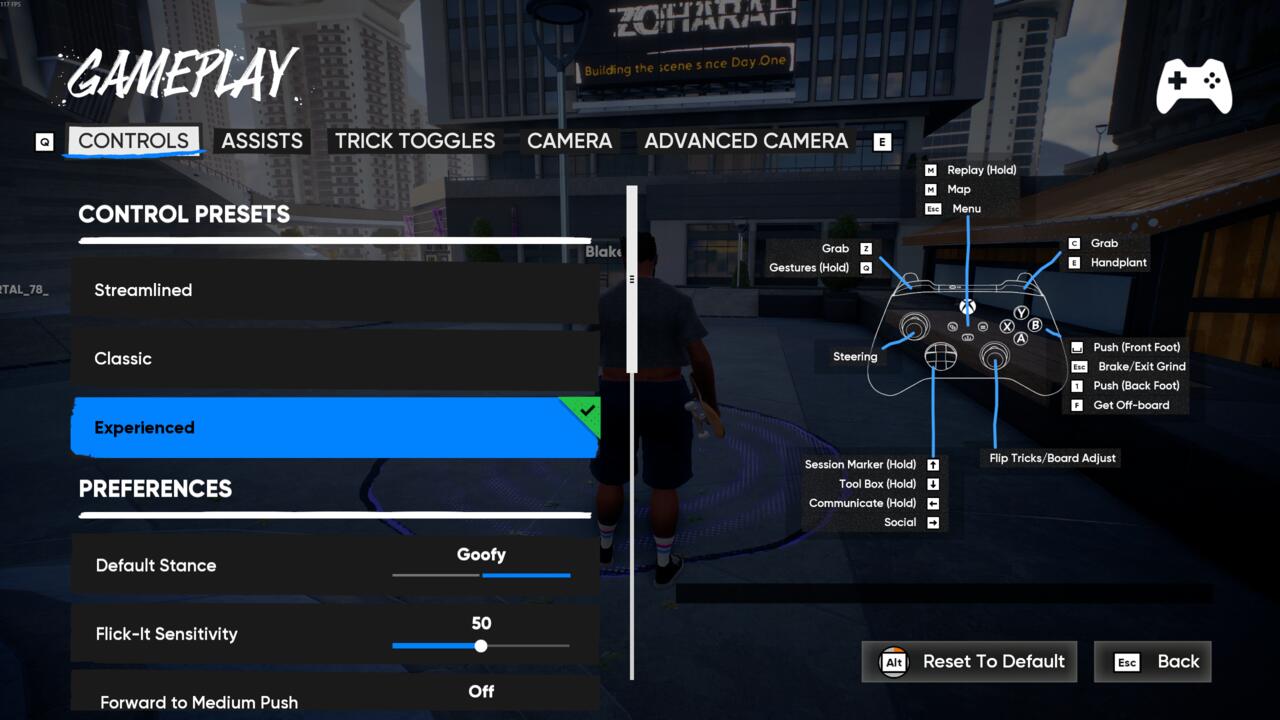Viewport: 1280px width, 720px height.
Task: Click the settings list scrollbar
Action: point(632,280)
